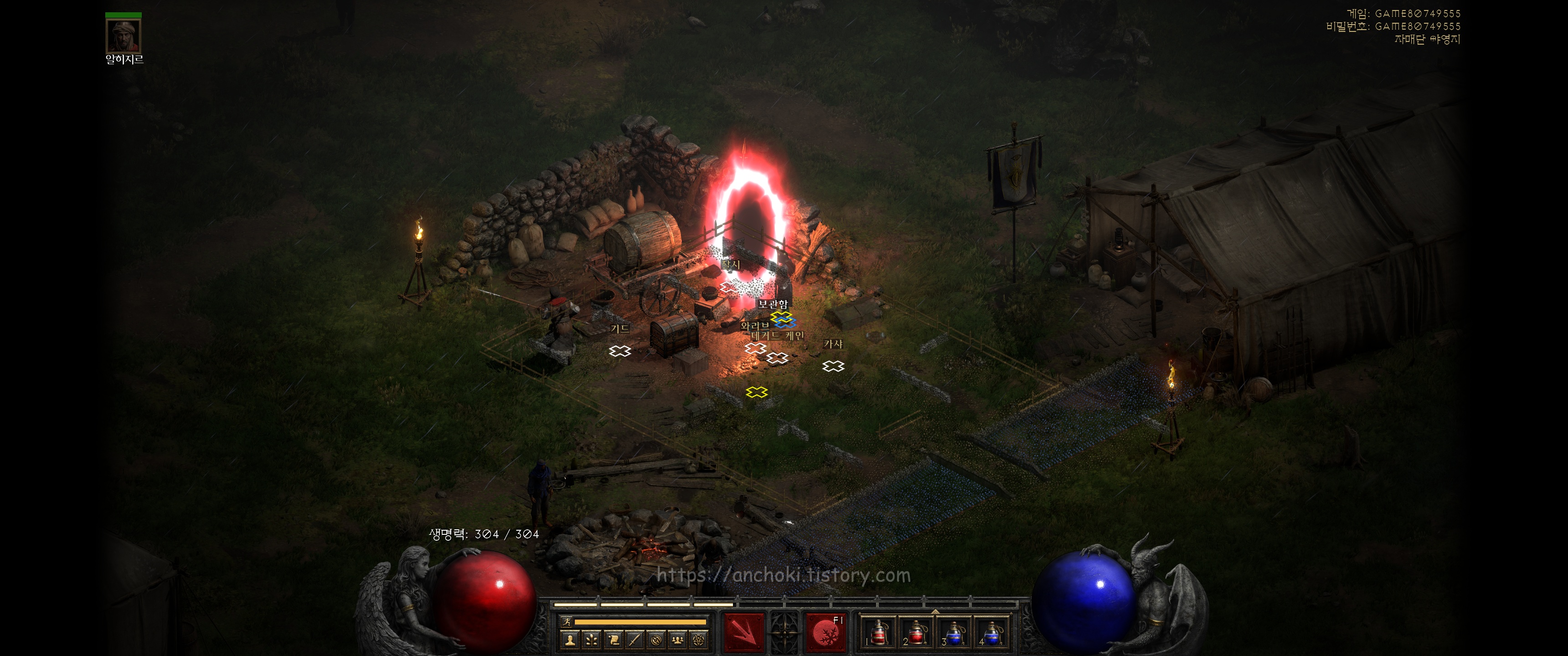Use the blue mana potion in belt slot 4
The height and width of the screenshot is (656, 1568).
tap(991, 633)
